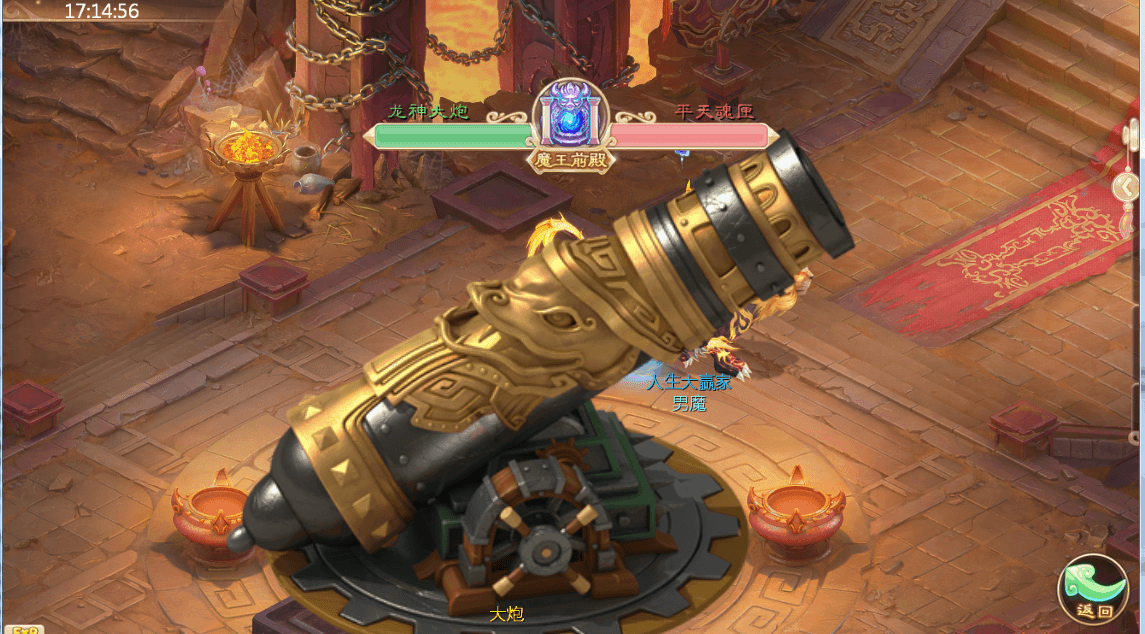Click the 返回 return button

[1092, 590]
